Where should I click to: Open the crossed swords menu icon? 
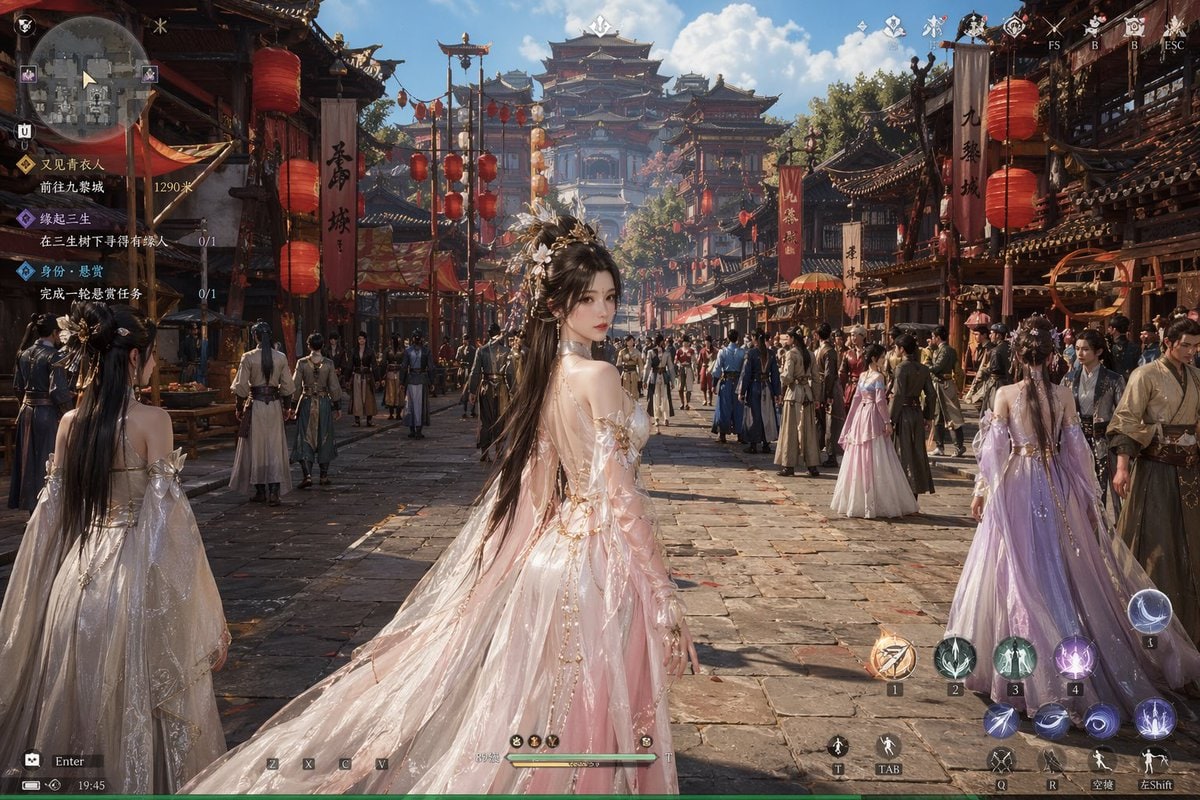point(1053,27)
